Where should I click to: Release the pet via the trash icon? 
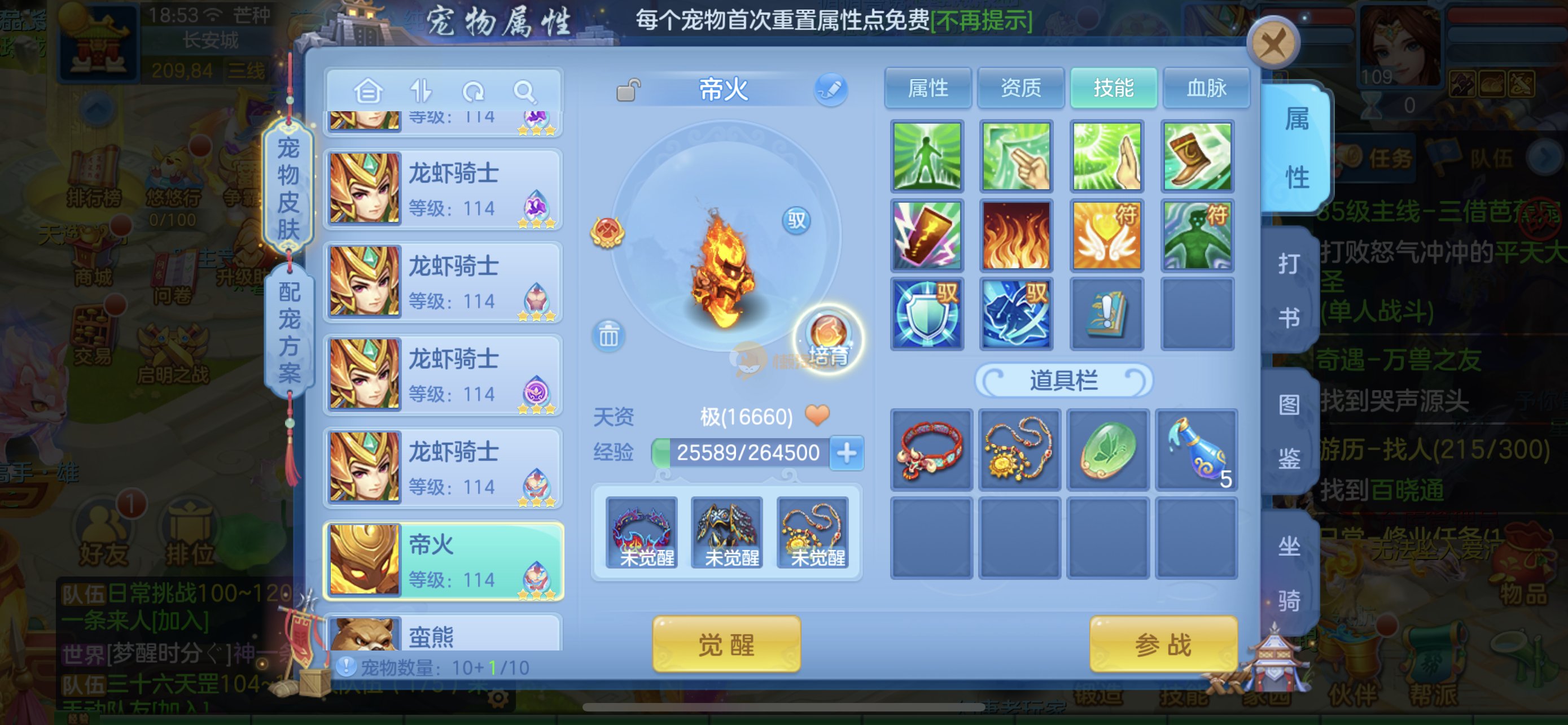tap(608, 335)
